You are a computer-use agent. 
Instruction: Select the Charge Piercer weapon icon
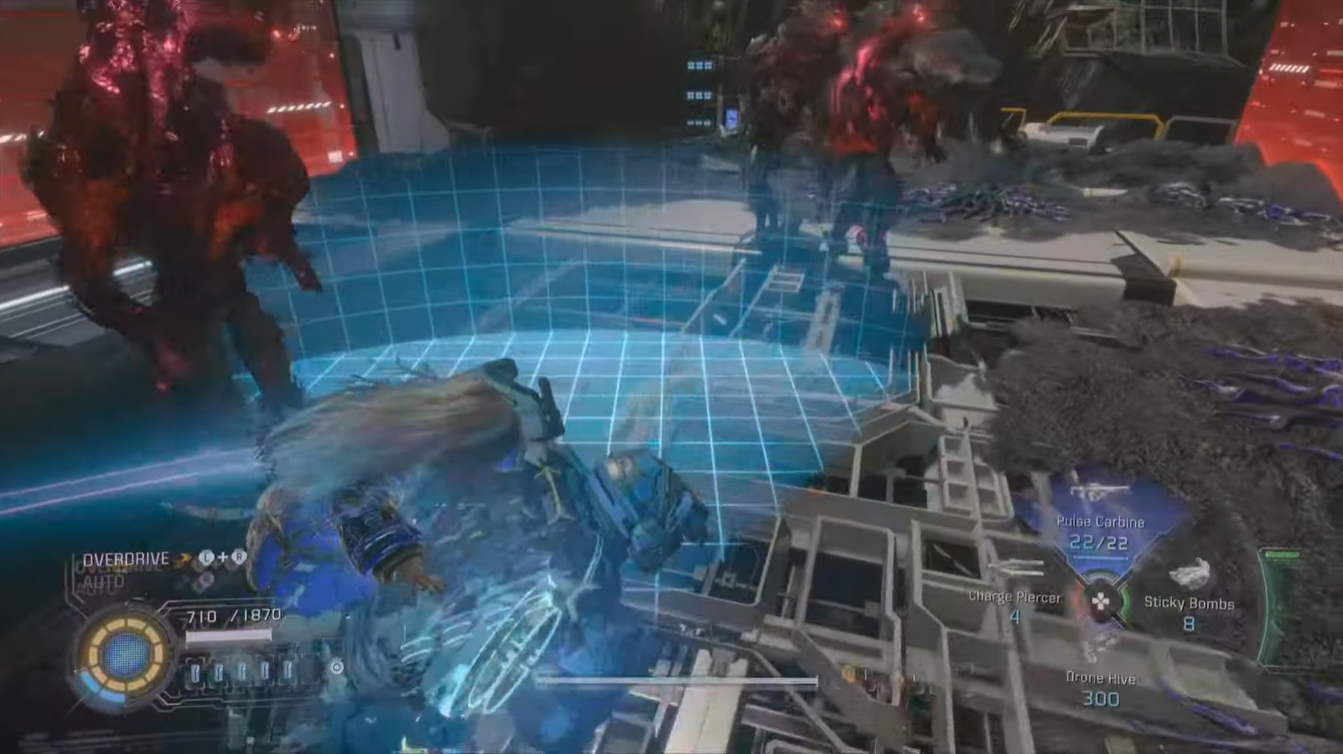(1016, 567)
